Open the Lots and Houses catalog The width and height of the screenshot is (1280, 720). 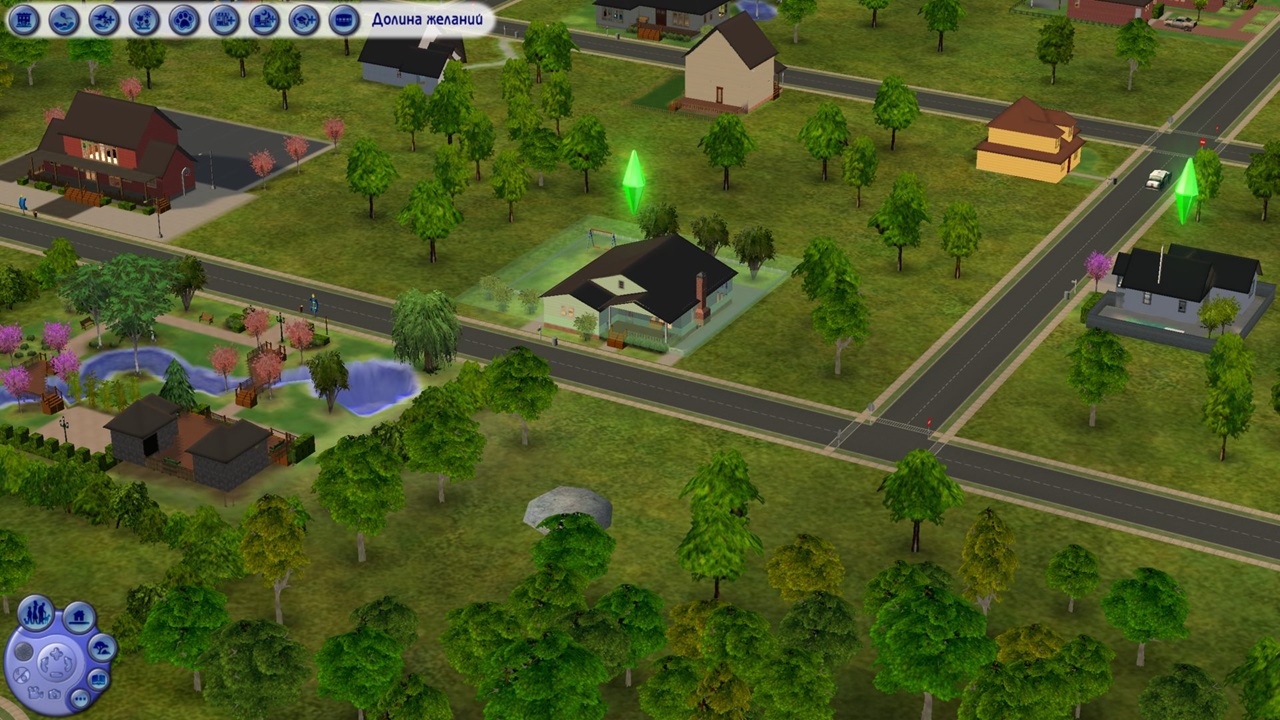(78, 618)
